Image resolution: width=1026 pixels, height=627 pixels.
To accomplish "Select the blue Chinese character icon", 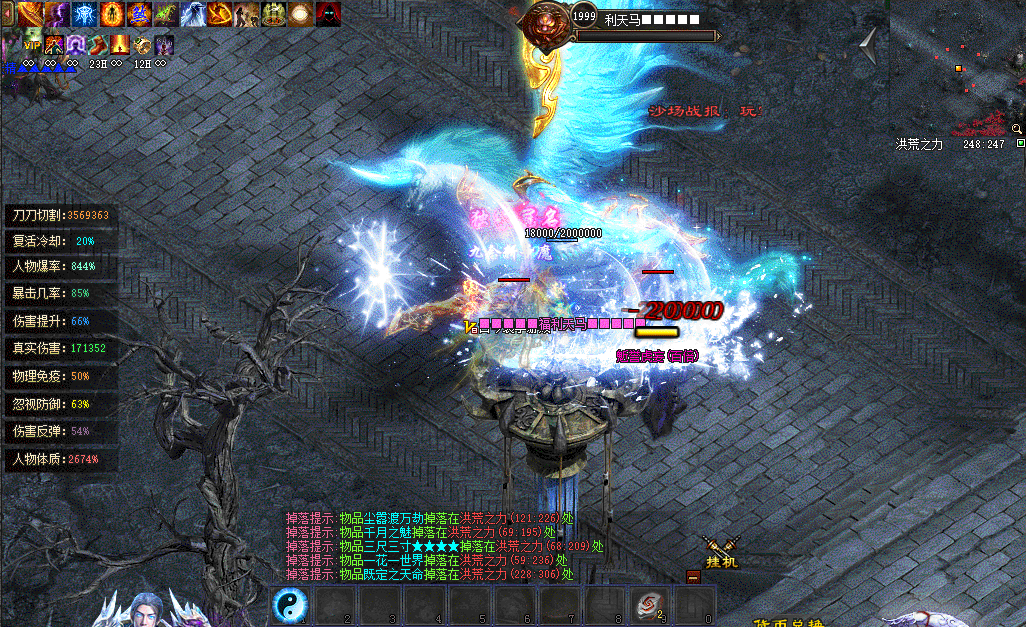I will click(x=139, y=14).
